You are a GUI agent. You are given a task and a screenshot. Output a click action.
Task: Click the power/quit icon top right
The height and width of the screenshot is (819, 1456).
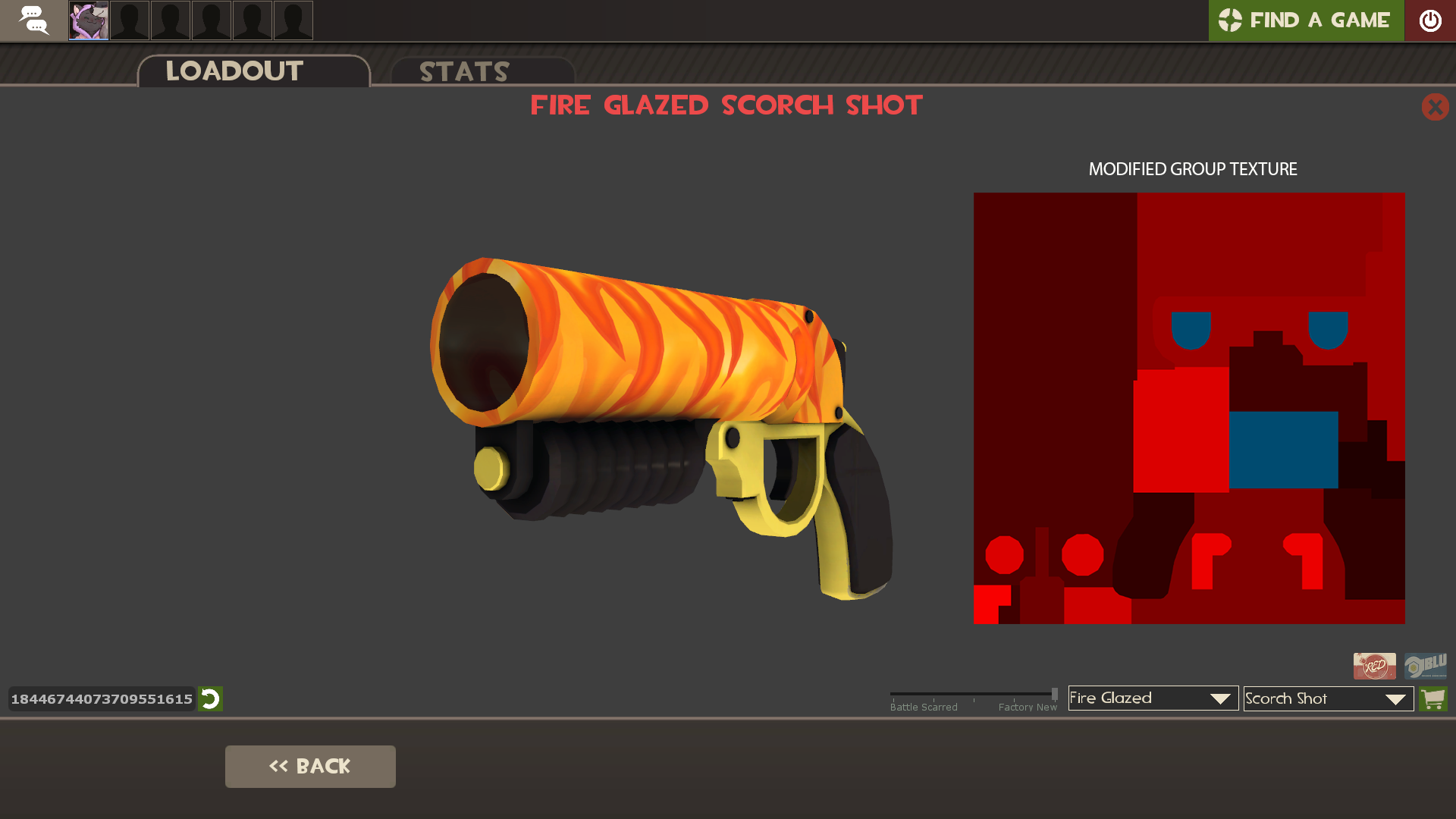pyautogui.click(x=1432, y=20)
